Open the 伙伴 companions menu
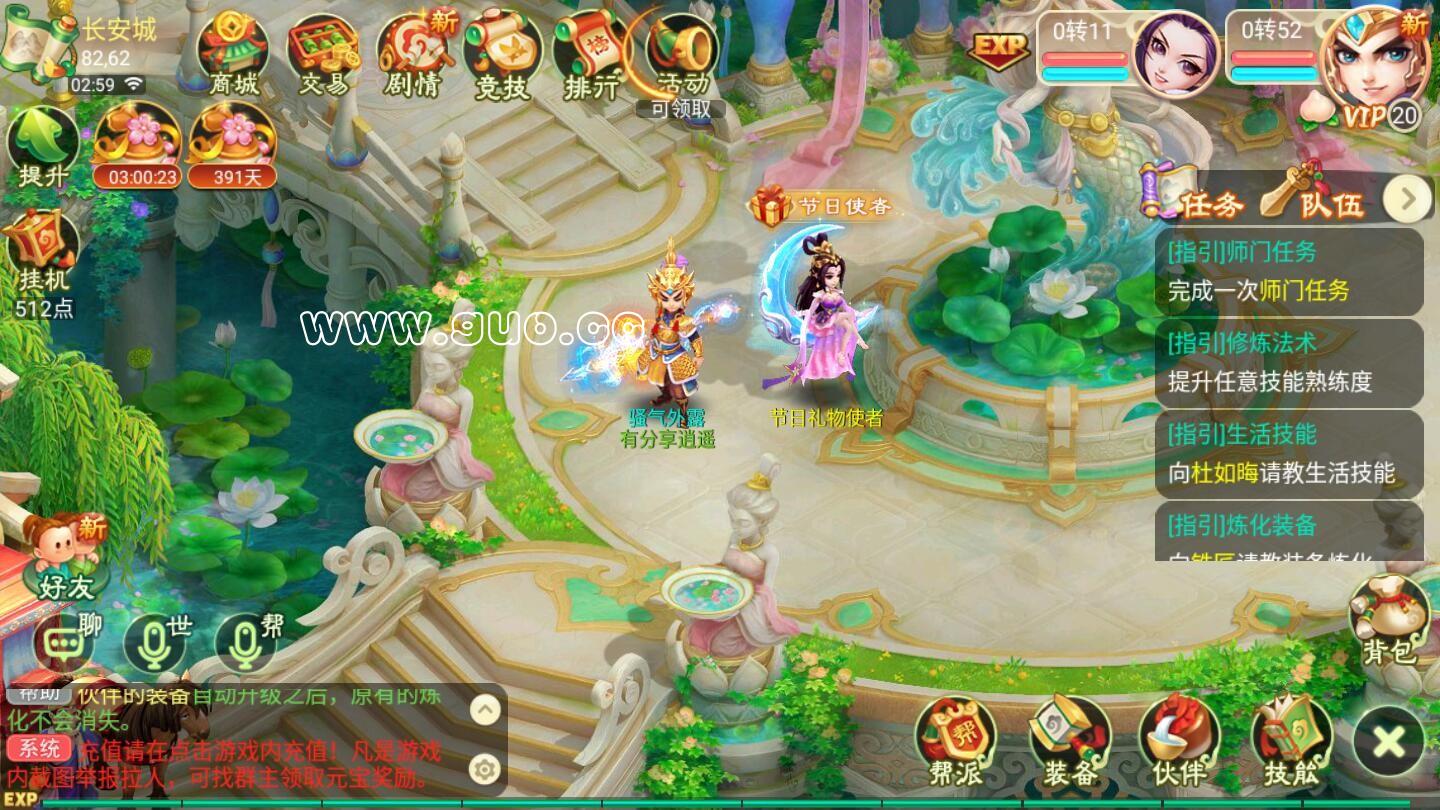Image resolution: width=1440 pixels, height=810 pixels. [x=1179, y=742]
